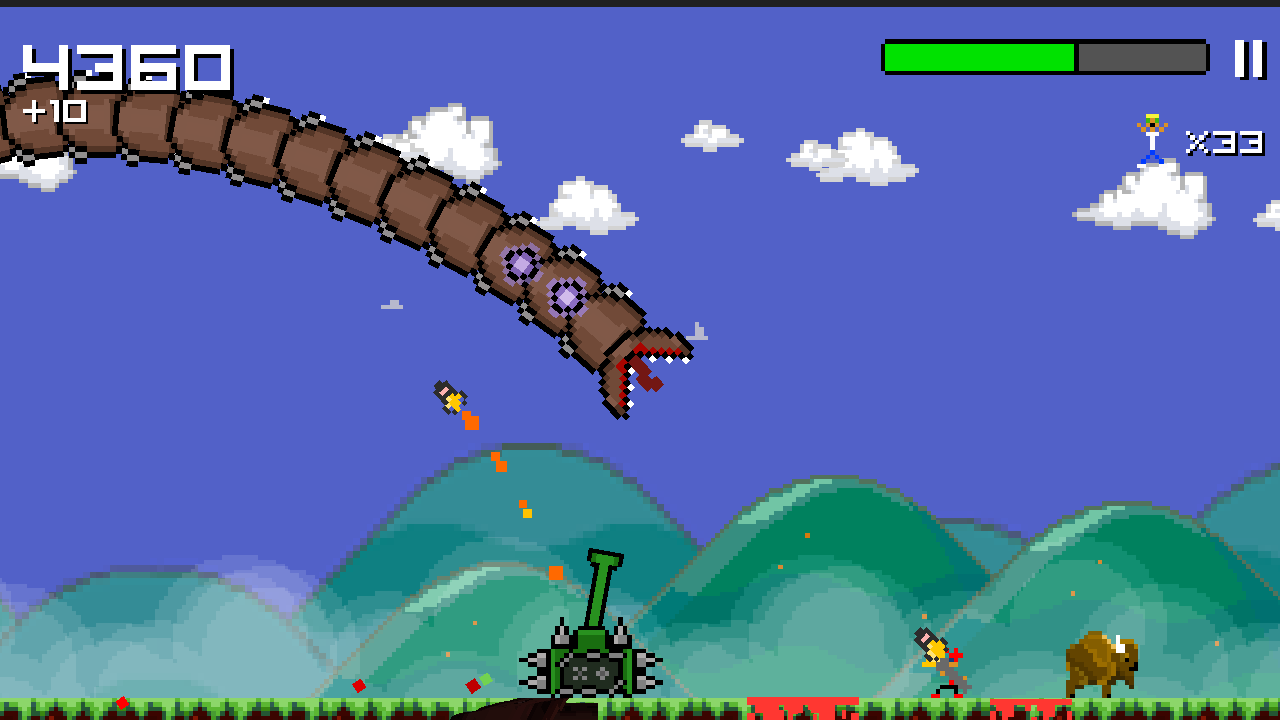Click the red blood pool on the ground

[x=800, y=707]
